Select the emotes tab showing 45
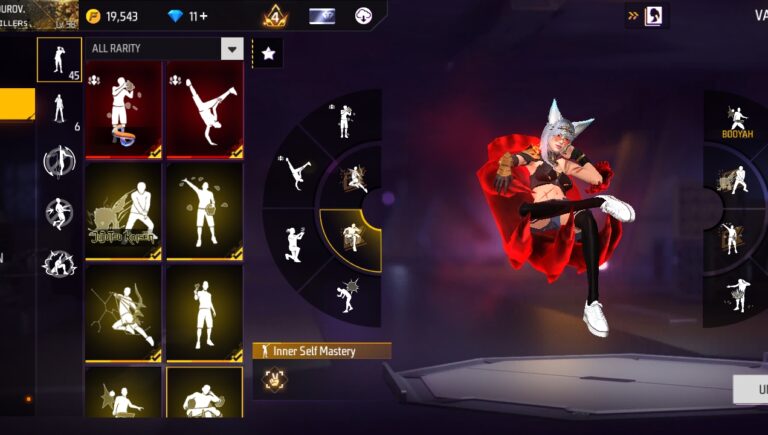768x435 pixels. click(x=59, y=60)
